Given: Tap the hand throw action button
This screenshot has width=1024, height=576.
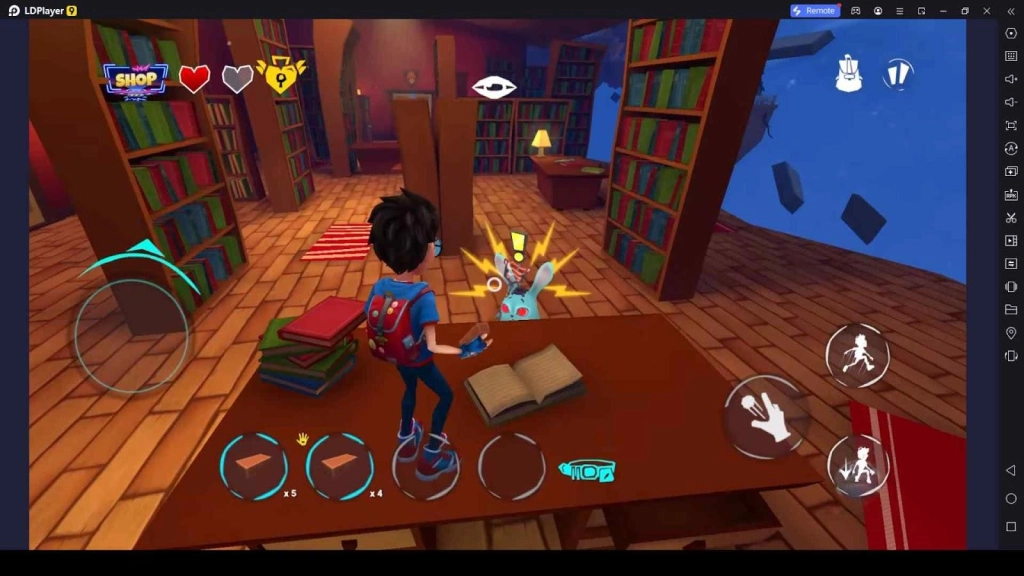Looking at the screenshot, I should coord(765,416).
